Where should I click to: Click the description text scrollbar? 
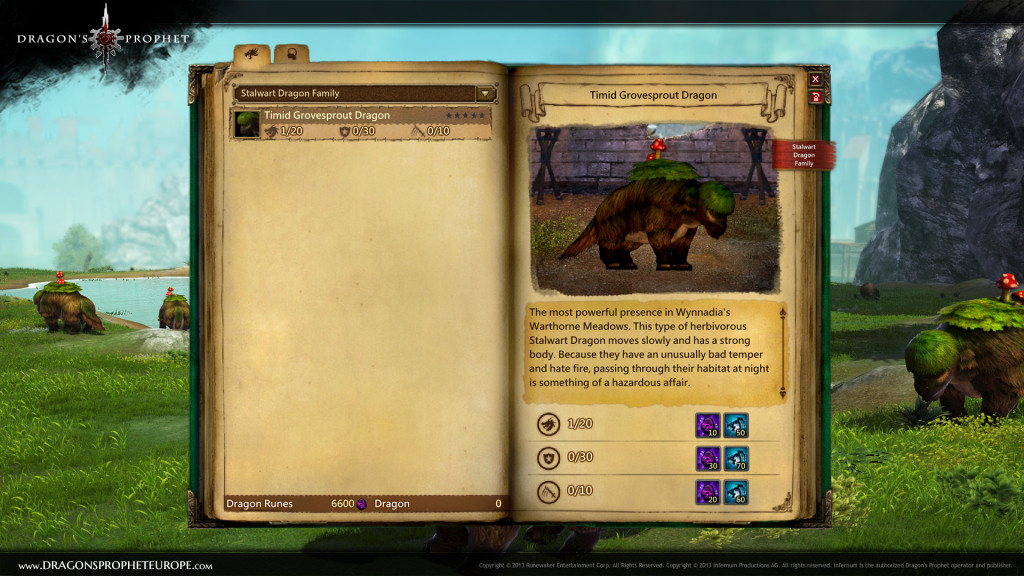tap(782, 354)
